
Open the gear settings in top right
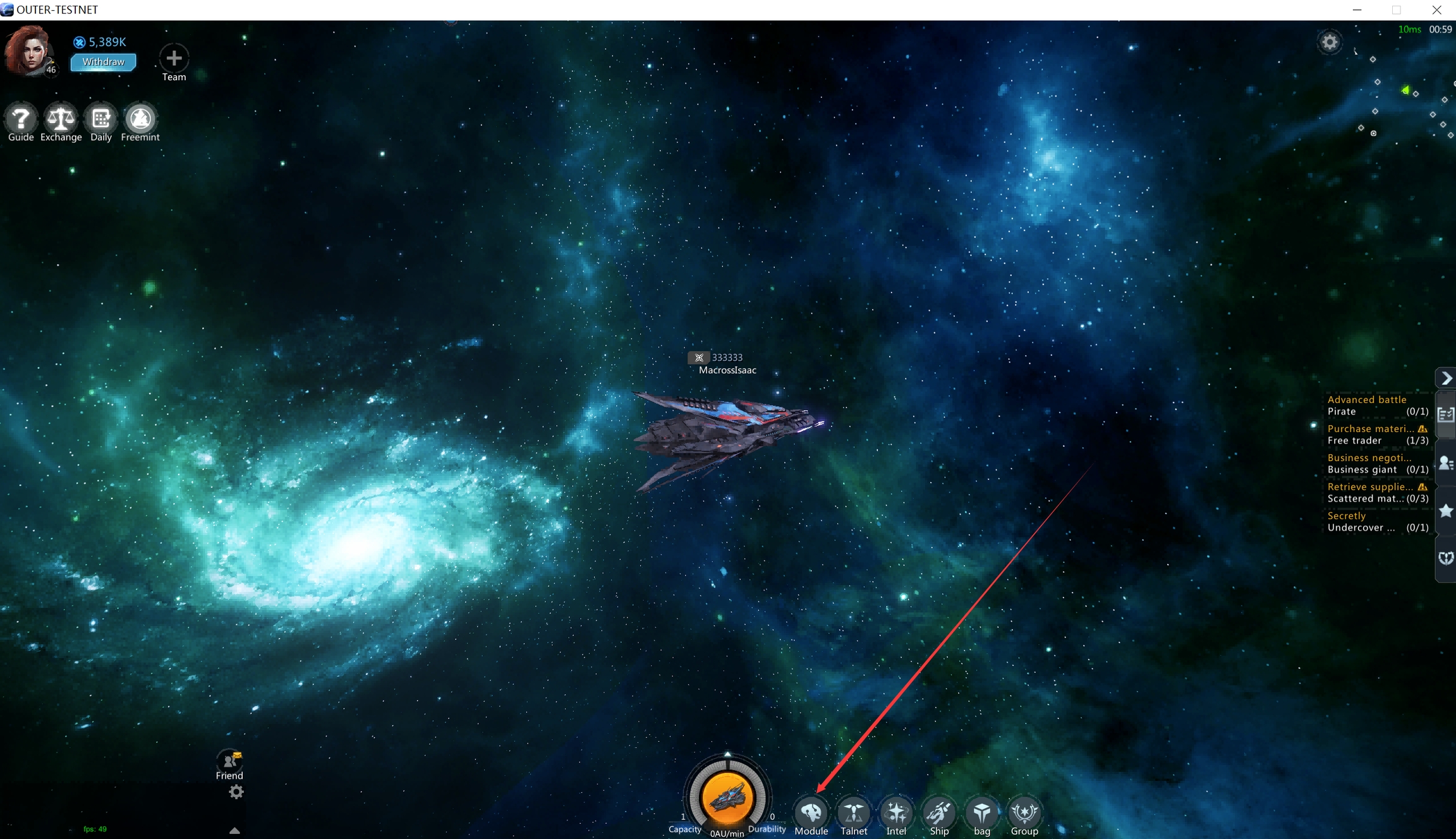1330,42
